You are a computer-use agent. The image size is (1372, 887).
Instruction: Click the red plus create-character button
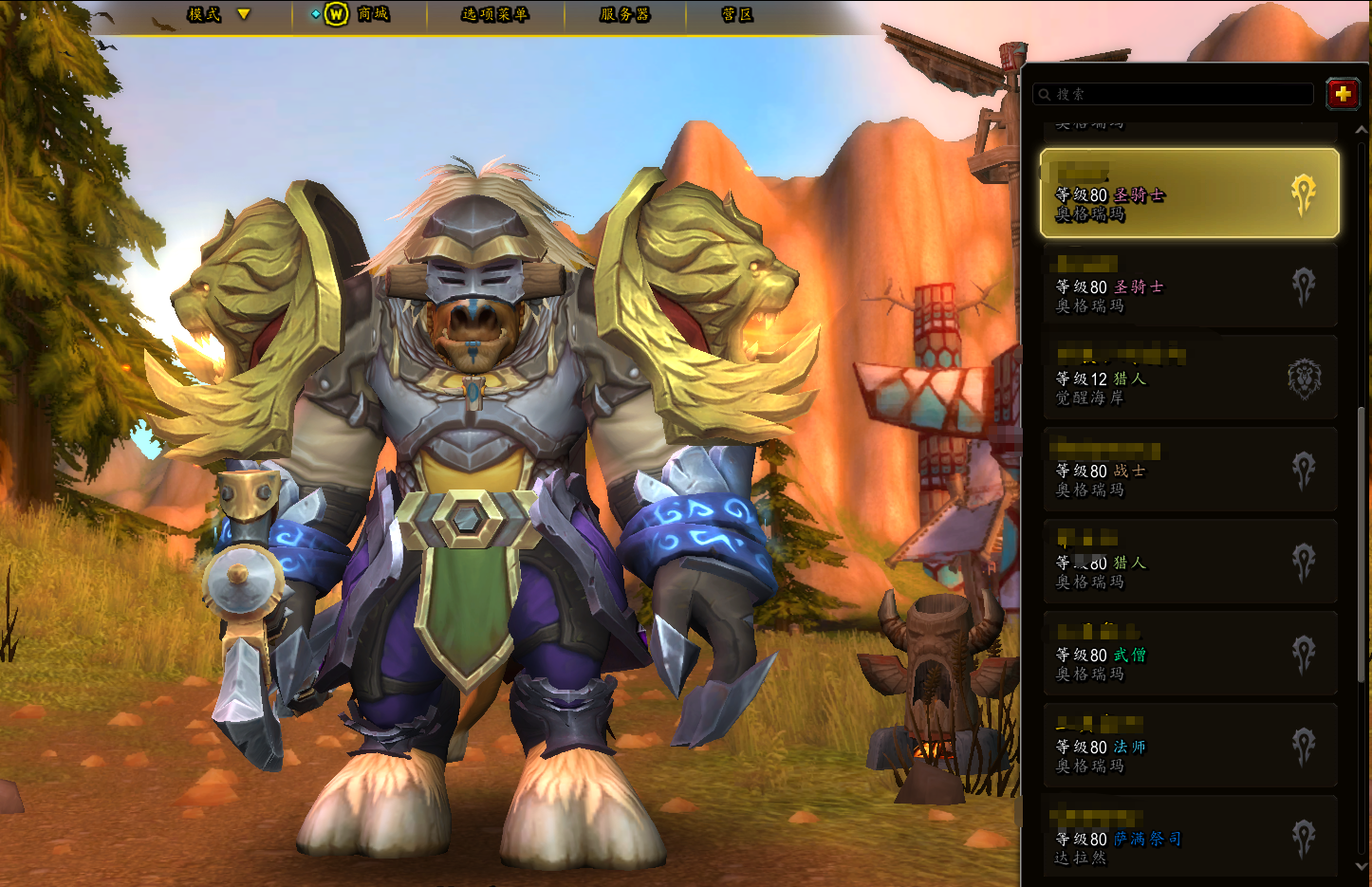point(1342,94)
